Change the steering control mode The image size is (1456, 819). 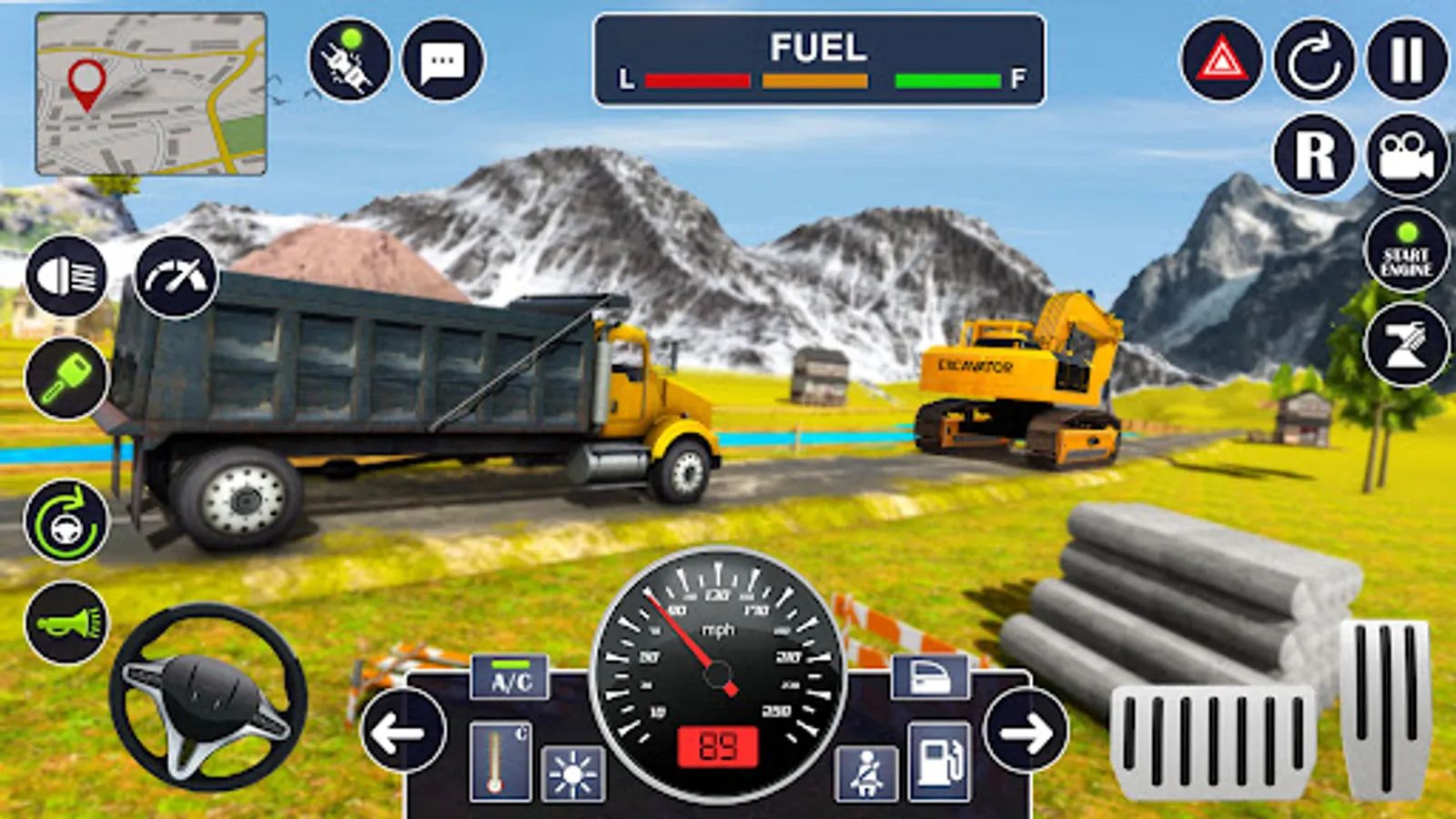click(x=66, y=521)
